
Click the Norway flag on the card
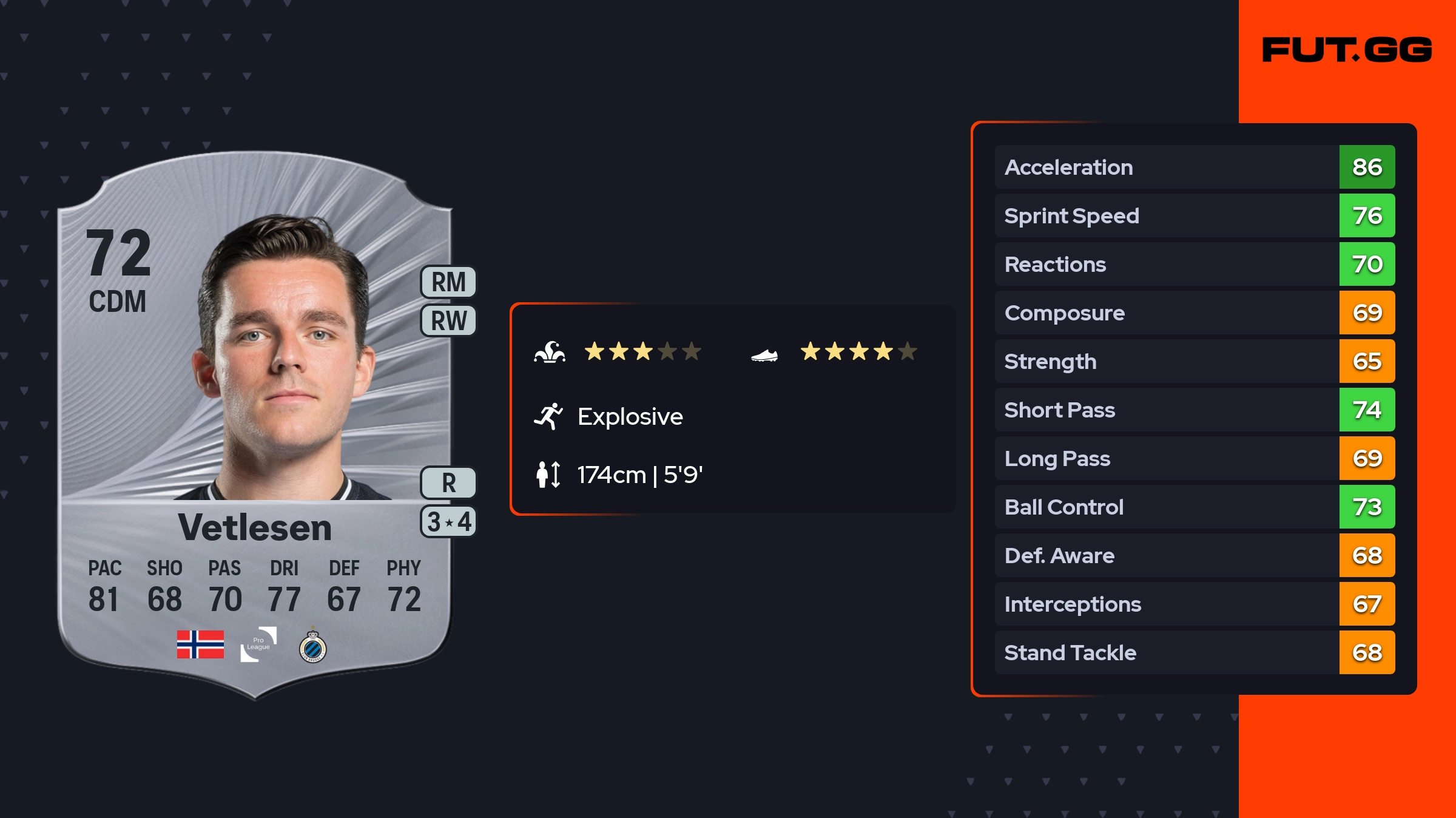tap(200, 644)
